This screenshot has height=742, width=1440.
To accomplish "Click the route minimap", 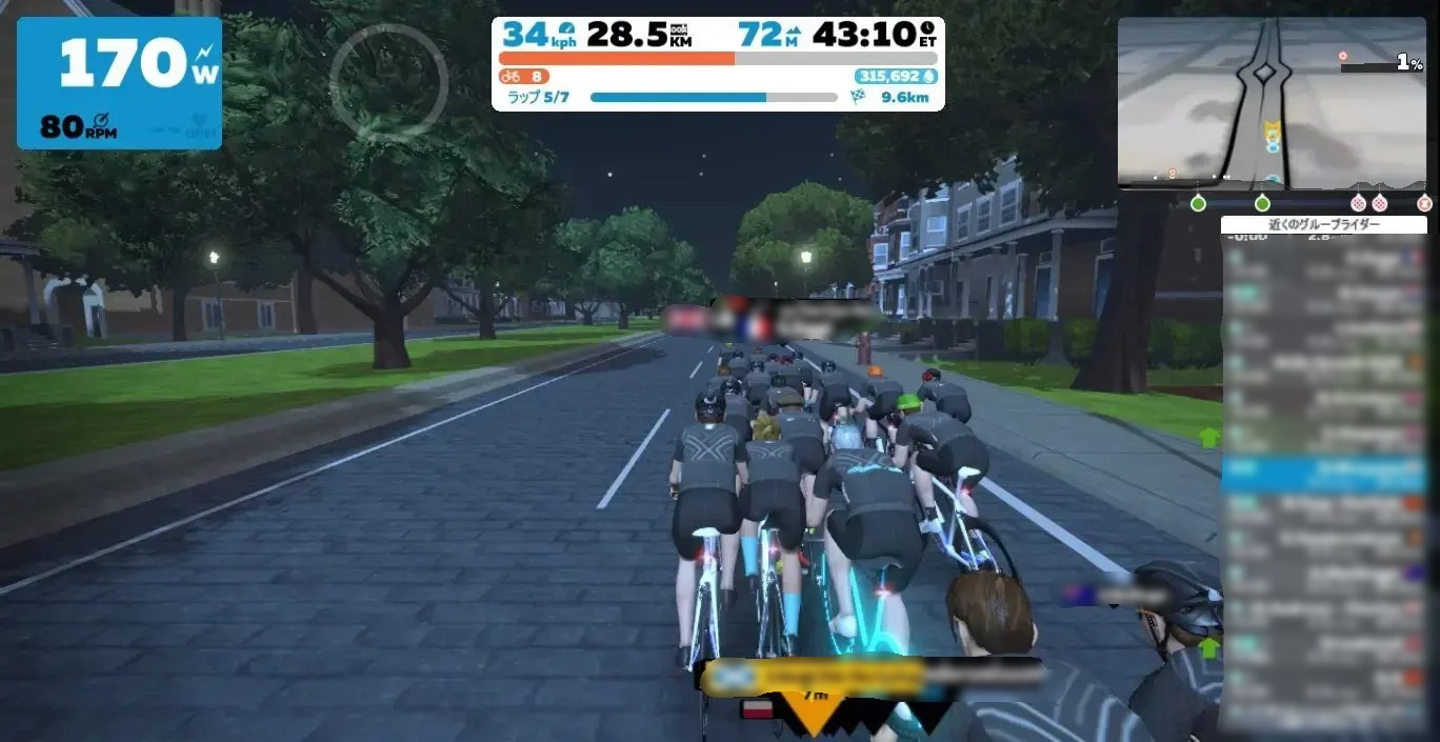I will point(1272,103).
